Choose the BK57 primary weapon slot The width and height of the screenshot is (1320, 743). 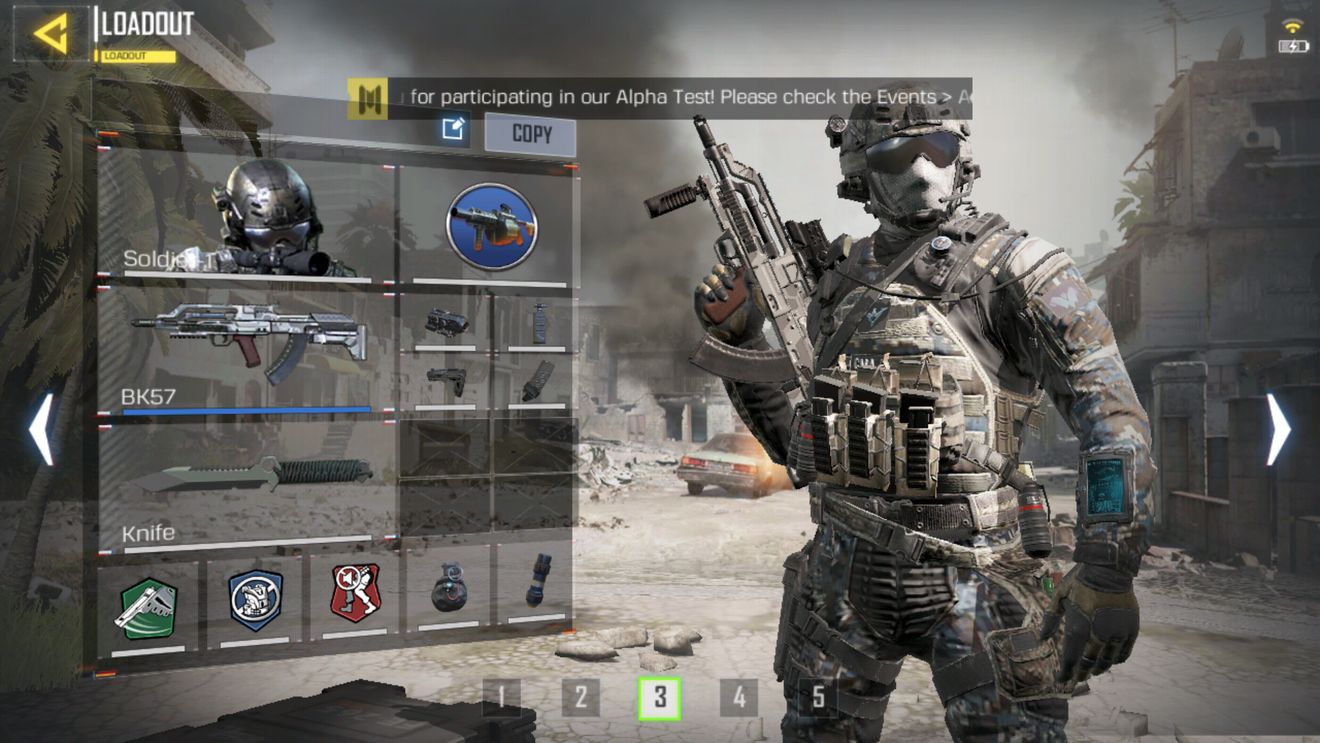(247, 349)
